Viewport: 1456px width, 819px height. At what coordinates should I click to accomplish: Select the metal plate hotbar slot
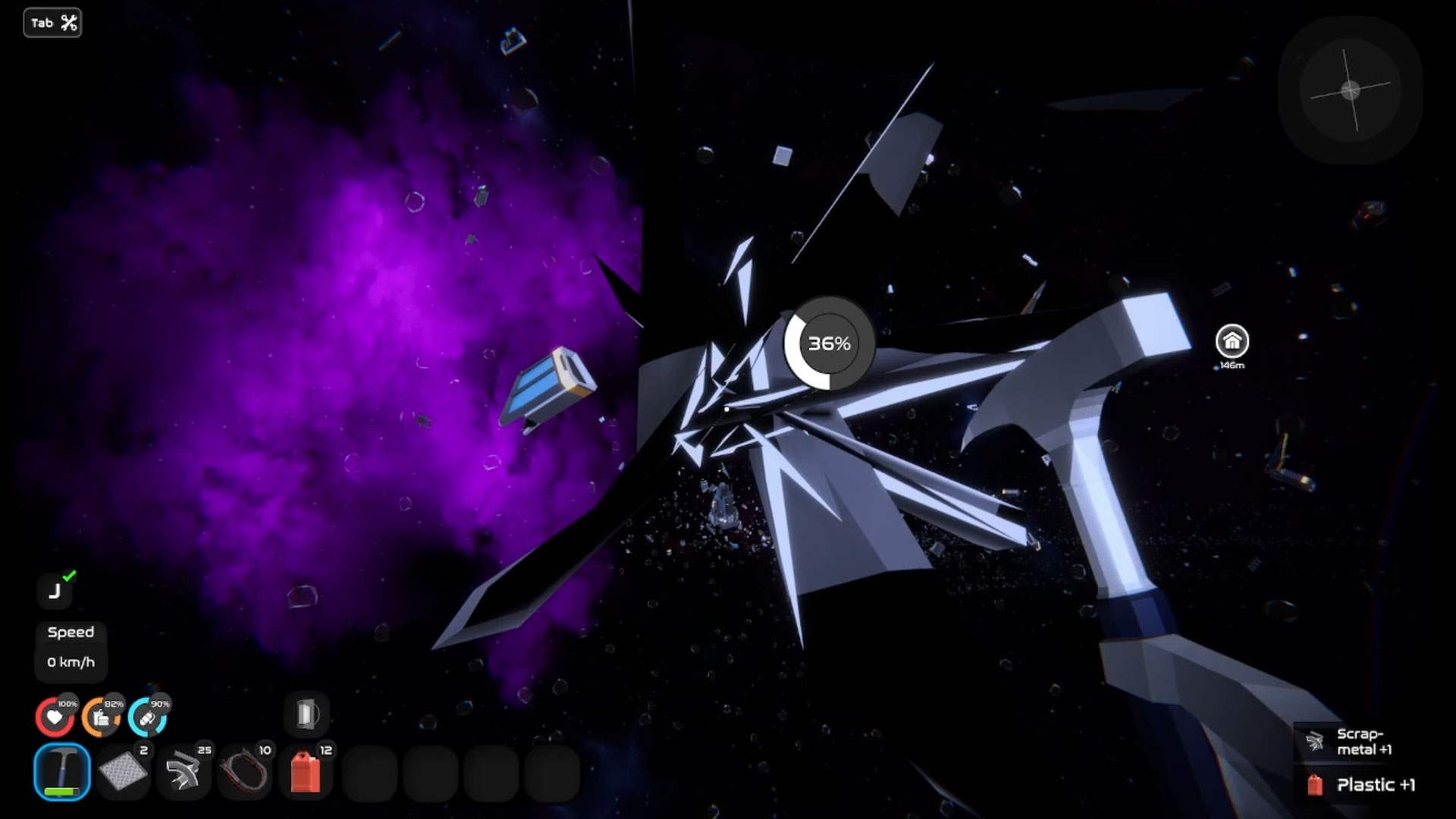coord(123,772)
